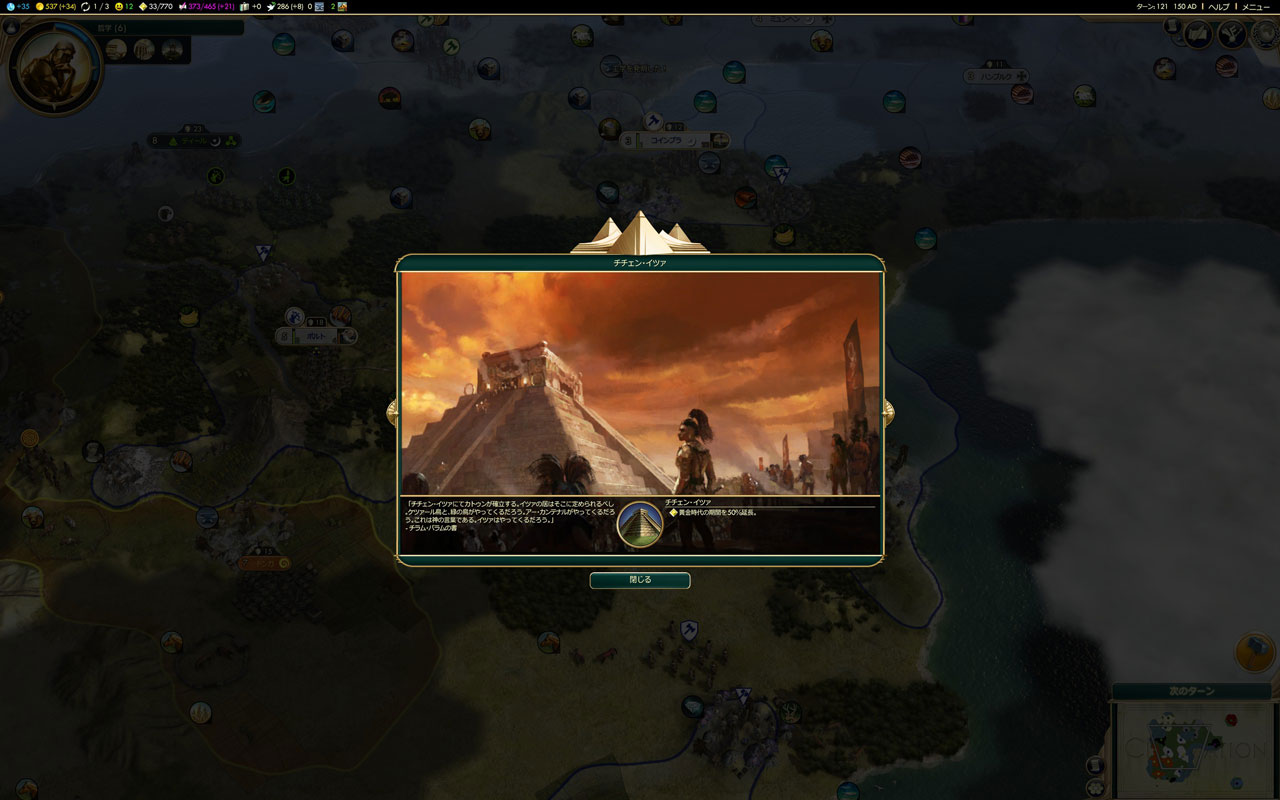
Task: Click the 次のターン next turn button
Action: tap(1191, 691)
